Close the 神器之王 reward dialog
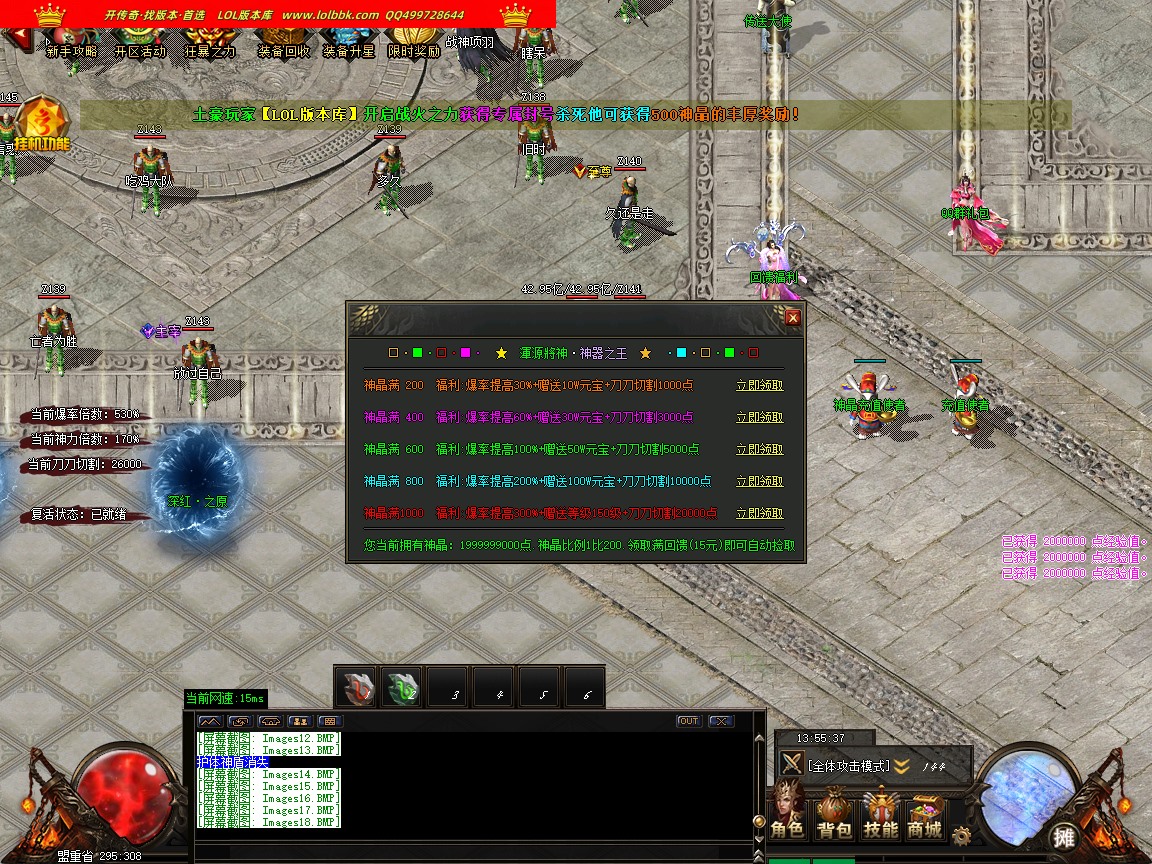Screen dimensions: 1152x864 coord(793,318)
